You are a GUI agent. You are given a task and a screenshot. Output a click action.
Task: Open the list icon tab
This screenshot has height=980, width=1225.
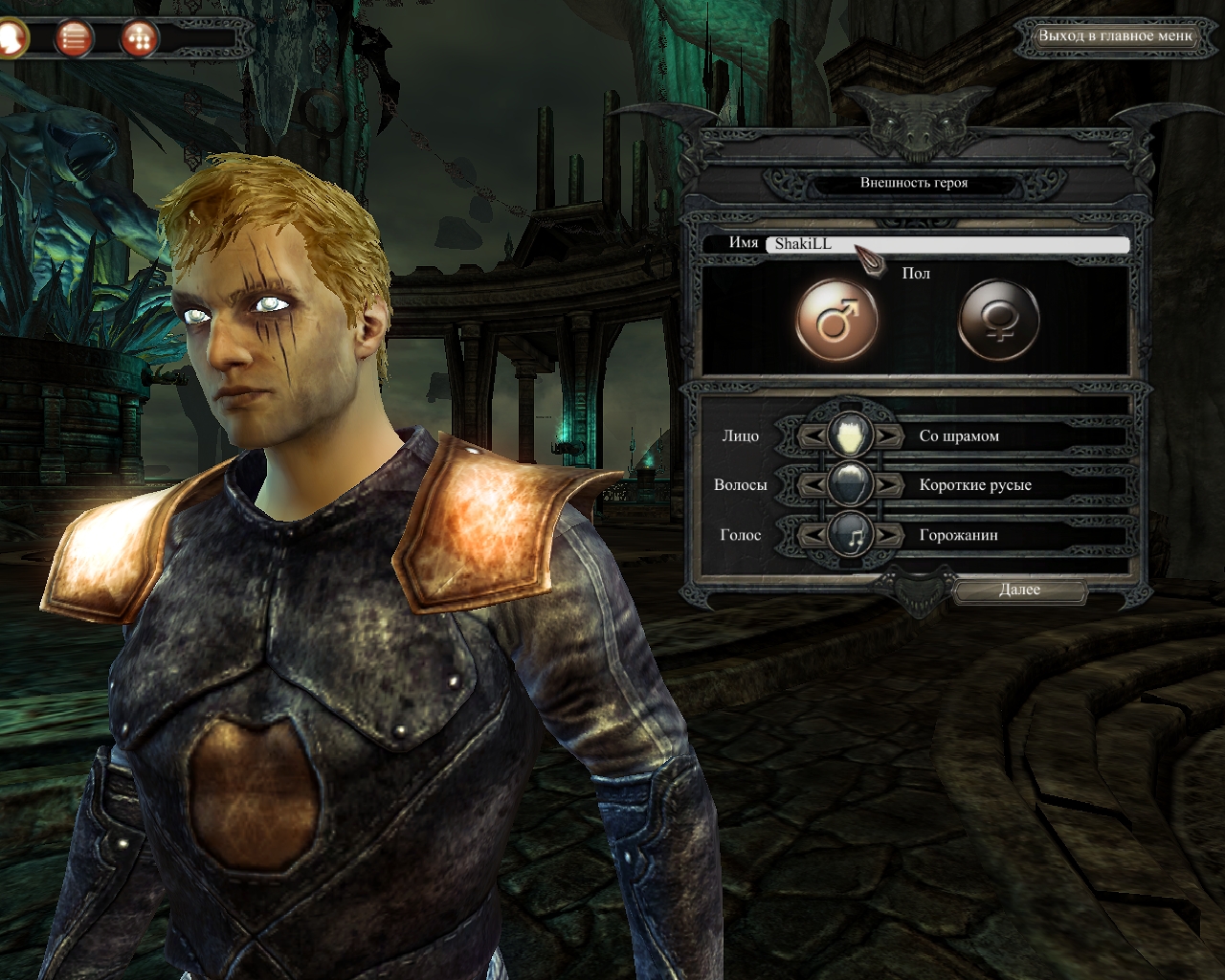pyautogui.click(x=74, y=38)
